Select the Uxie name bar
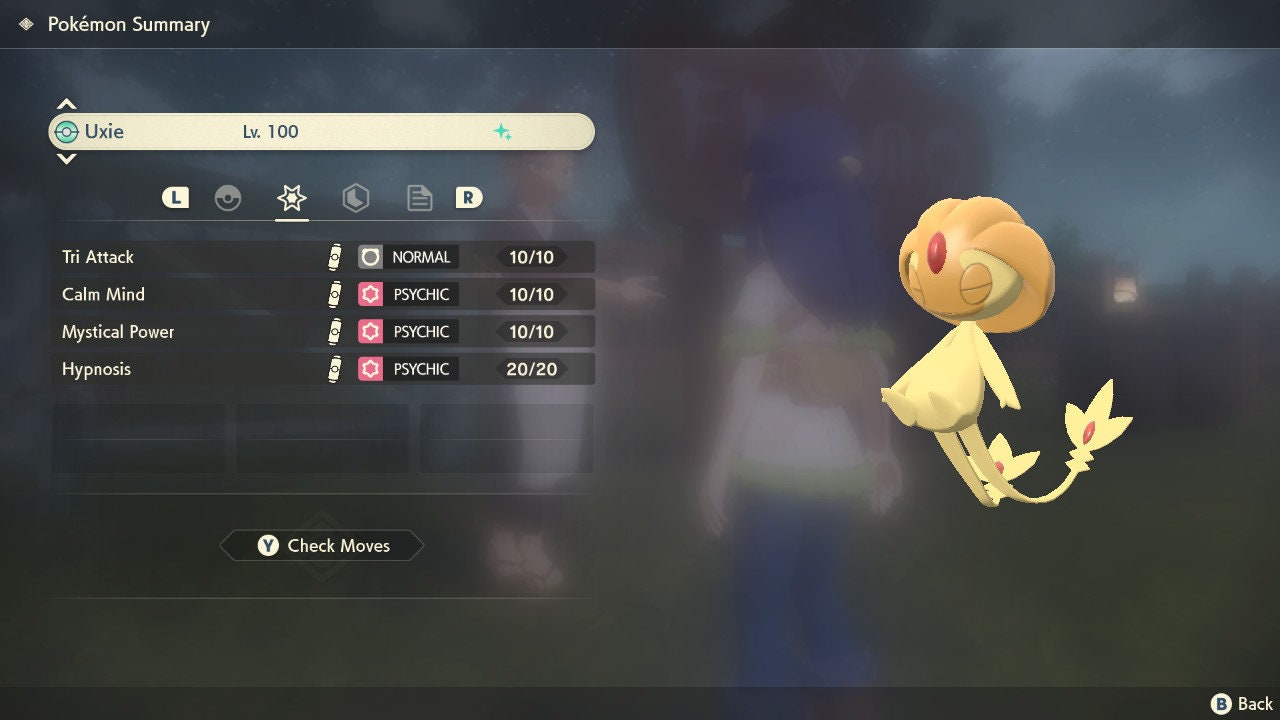1280x720 pixels. point(322,132)
